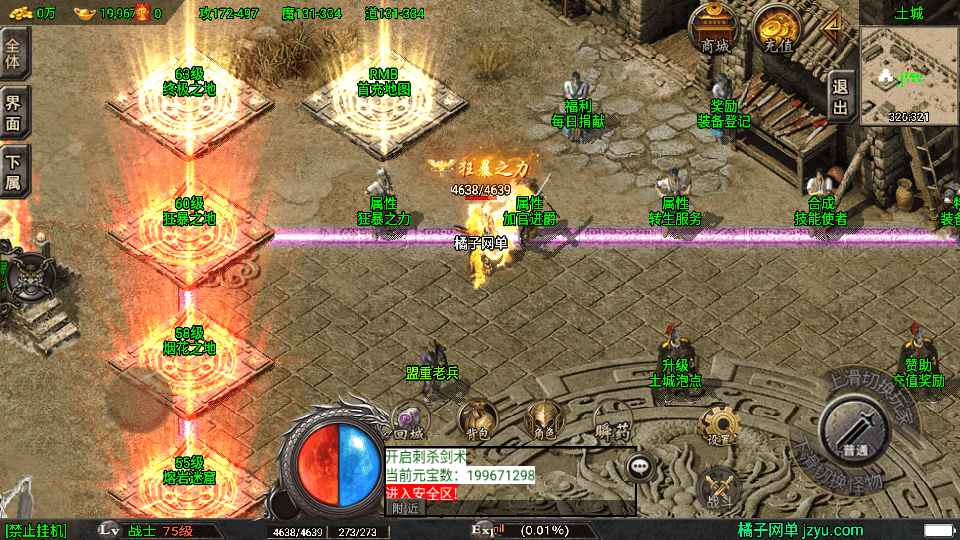
Task: Toggle the 禁止挂机 auto-play label
Action: [36, 530]
